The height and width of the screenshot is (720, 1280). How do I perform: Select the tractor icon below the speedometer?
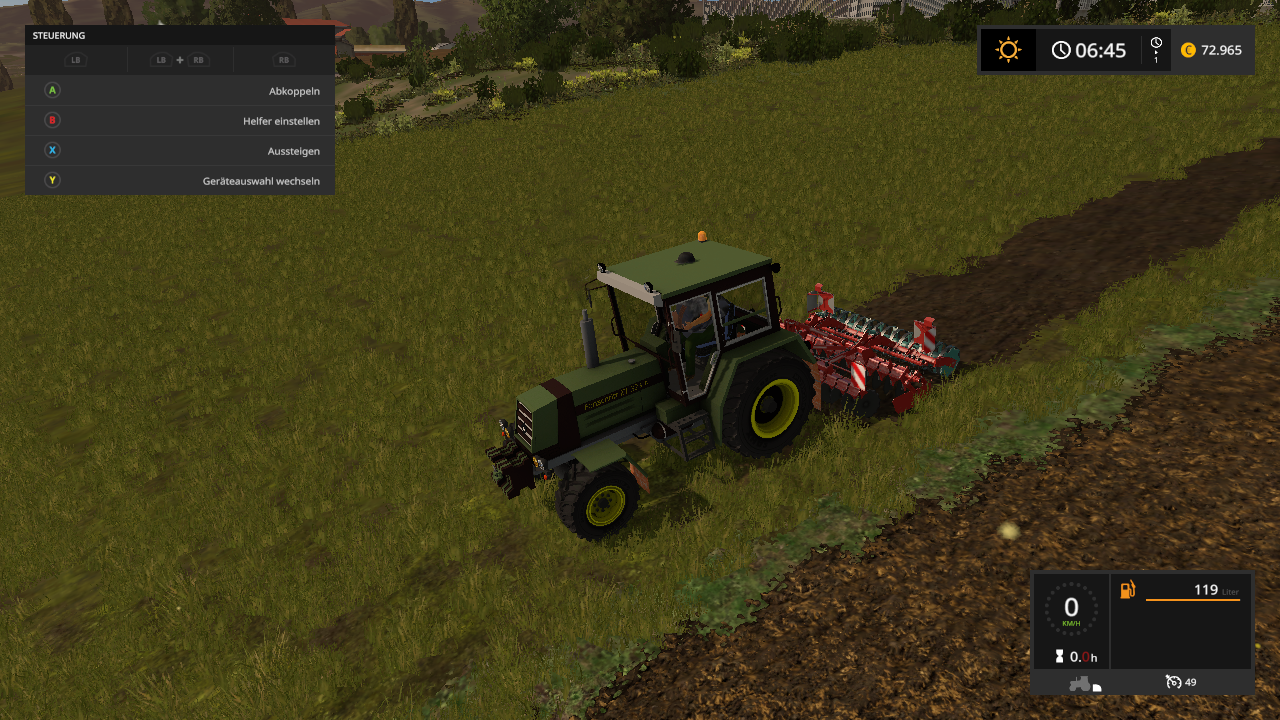[1082, 683]
